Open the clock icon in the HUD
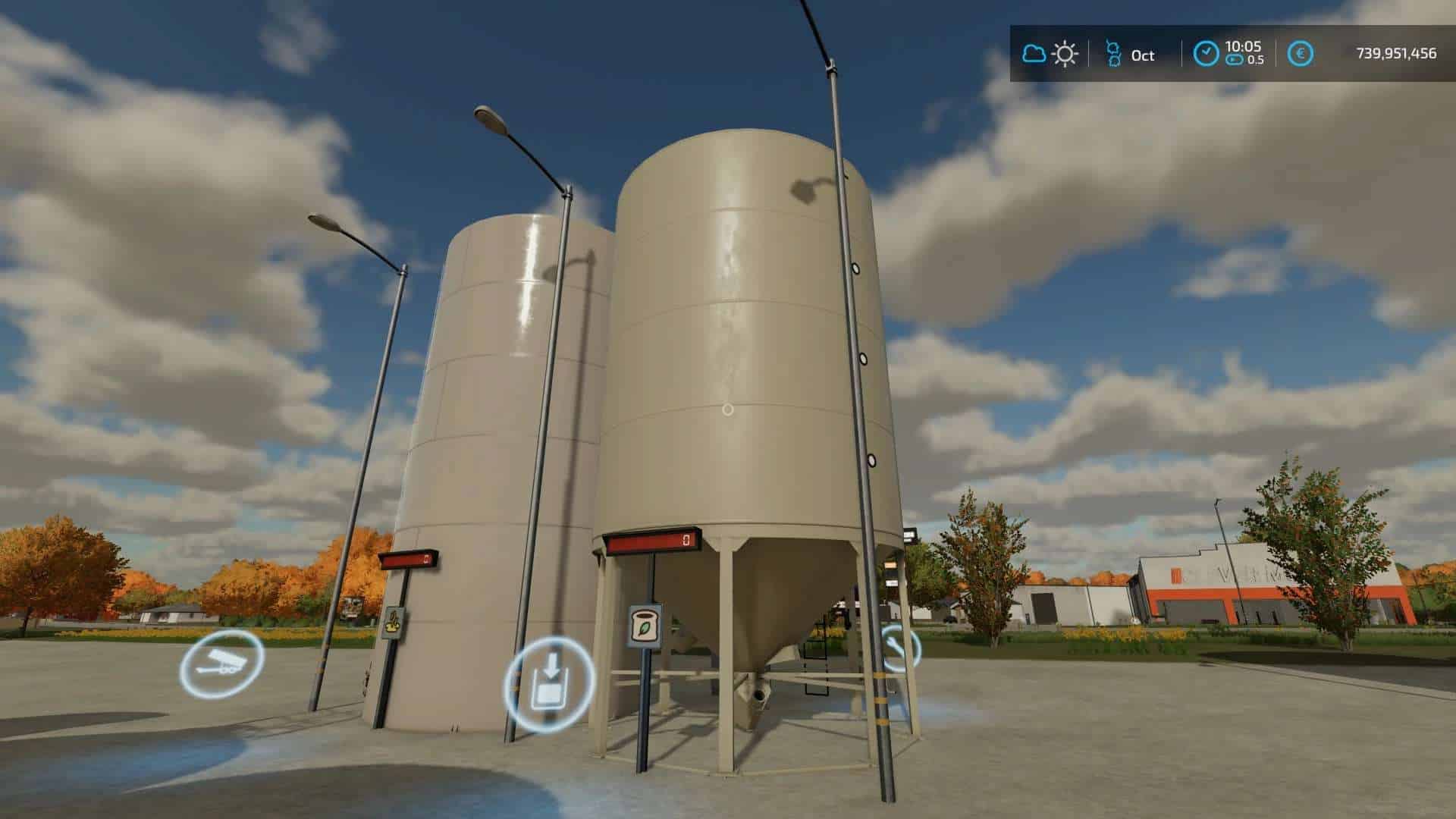The image size is (1456, 819). (x=1207, y=52)
